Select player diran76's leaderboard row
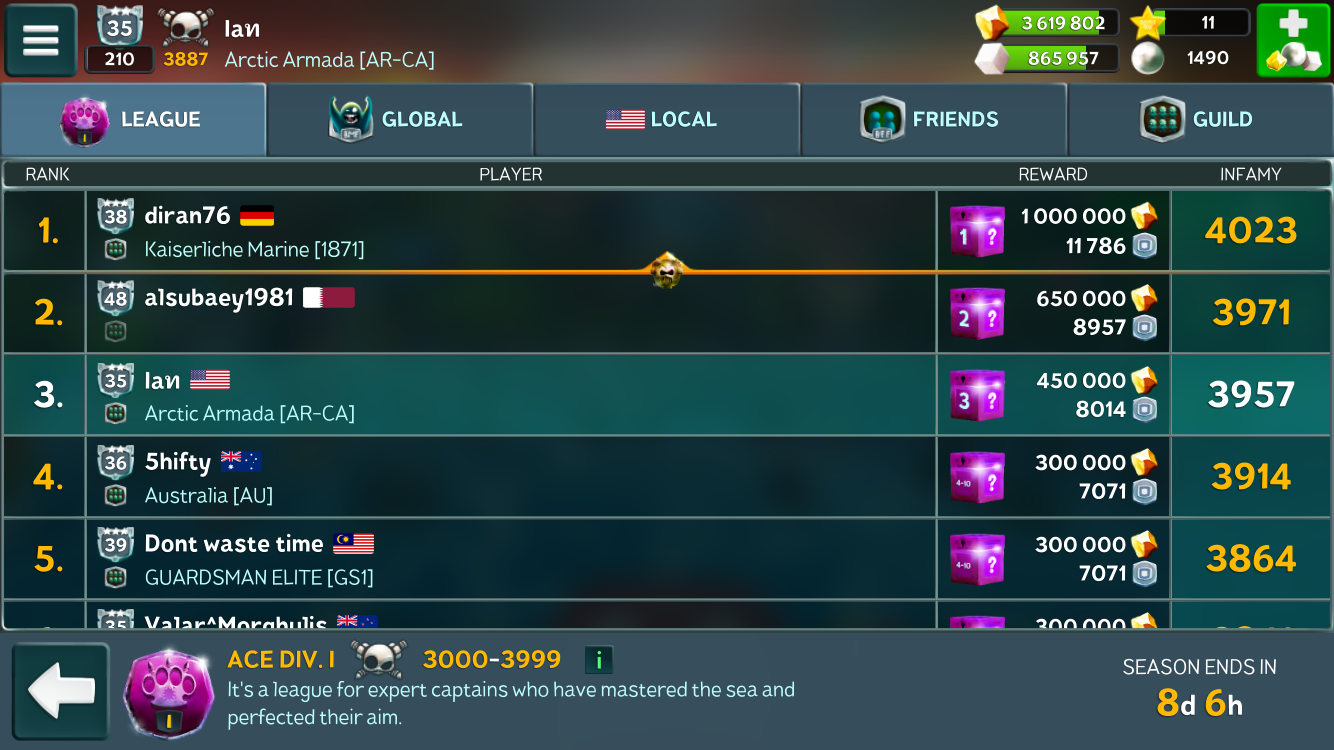 510,231
